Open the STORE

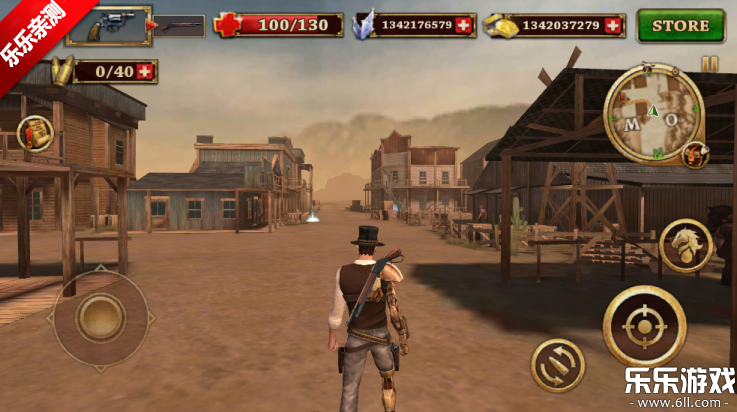pyautogui.click(x=681, y=25)
